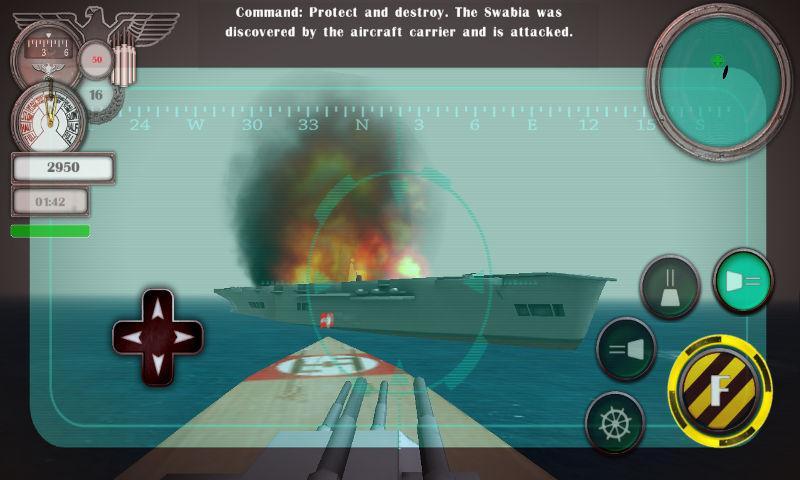Tap the engine telegraph speed dial
Screen dimensions: 800x480
[x=47, y=118]
